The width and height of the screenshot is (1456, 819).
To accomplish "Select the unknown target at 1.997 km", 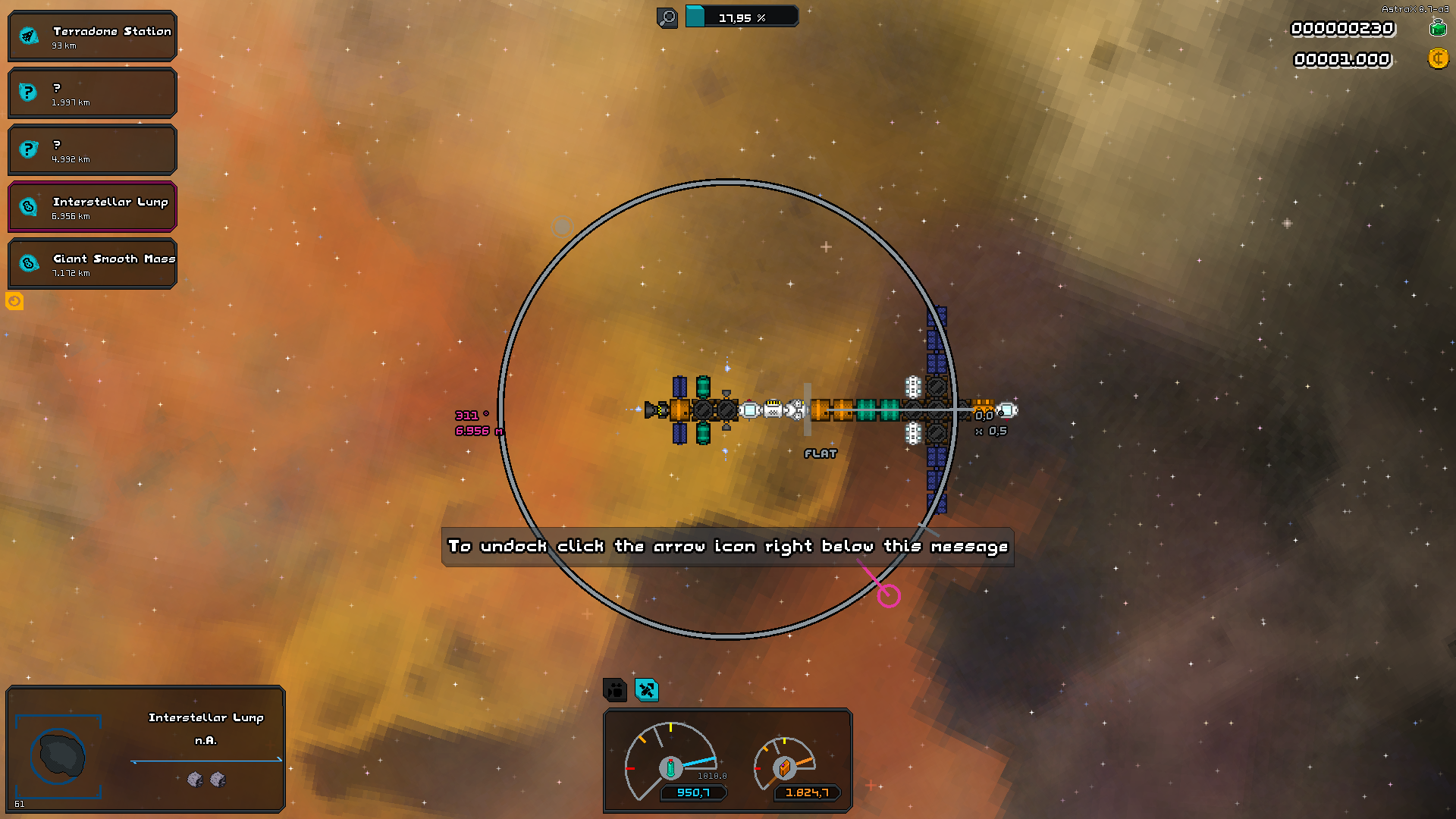I will 93,93.
